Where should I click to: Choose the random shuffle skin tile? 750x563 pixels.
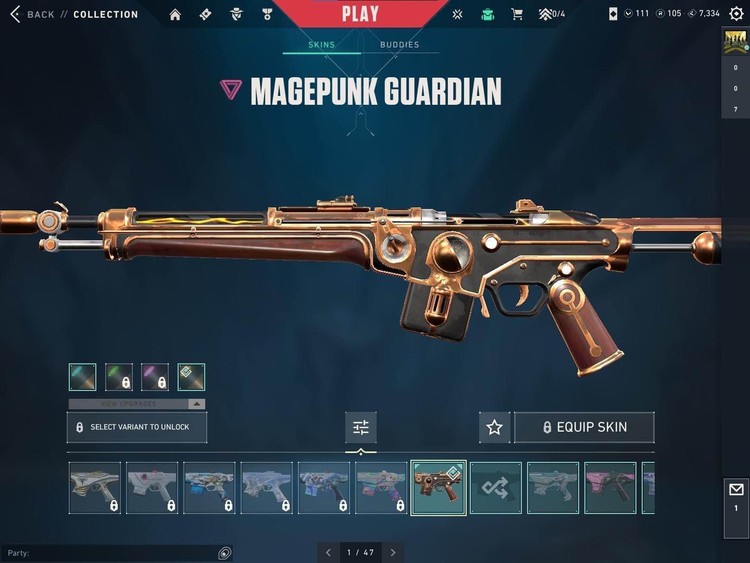[496, 488]
